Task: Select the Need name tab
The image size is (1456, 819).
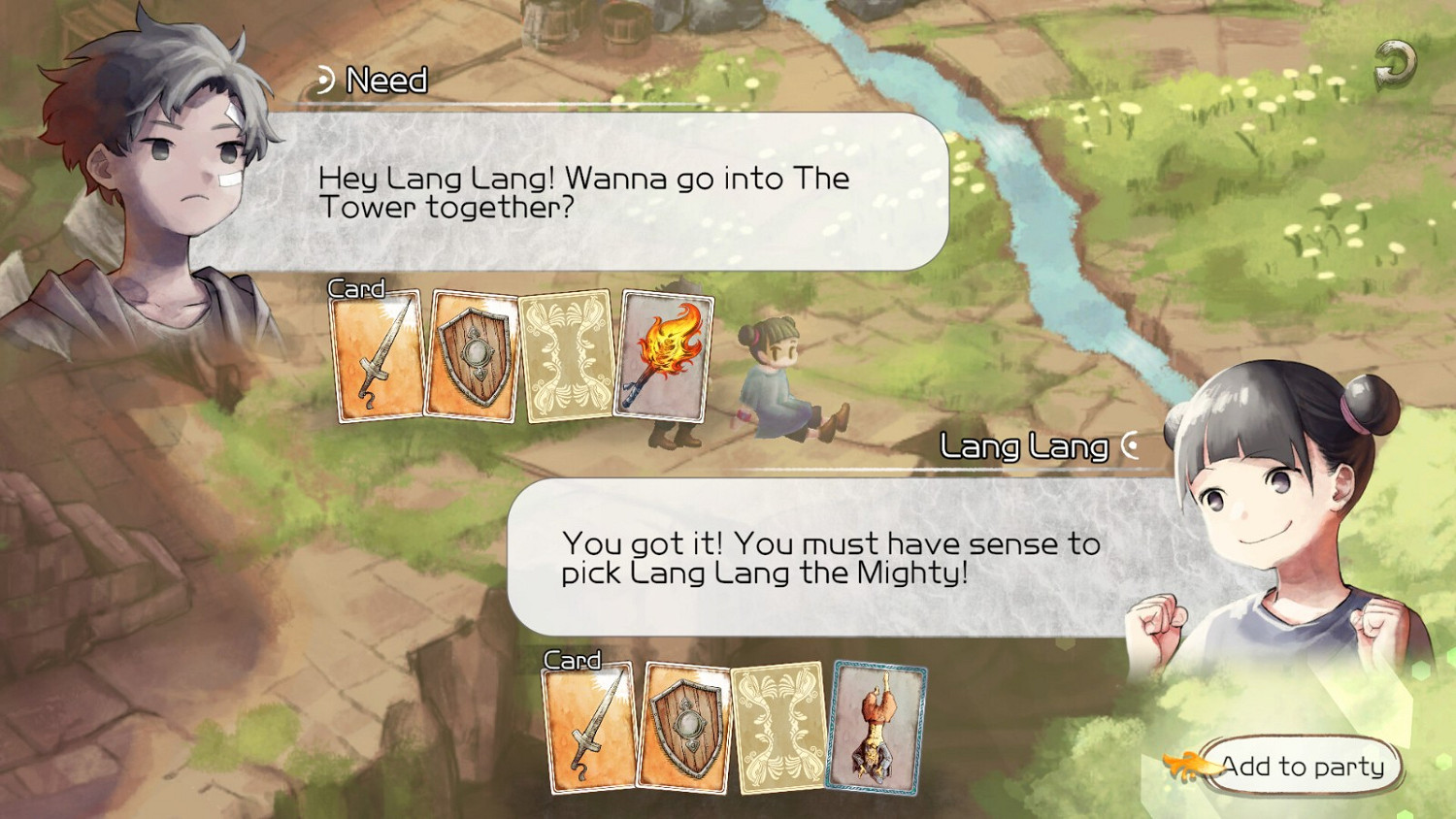Action: click(386, 79)
